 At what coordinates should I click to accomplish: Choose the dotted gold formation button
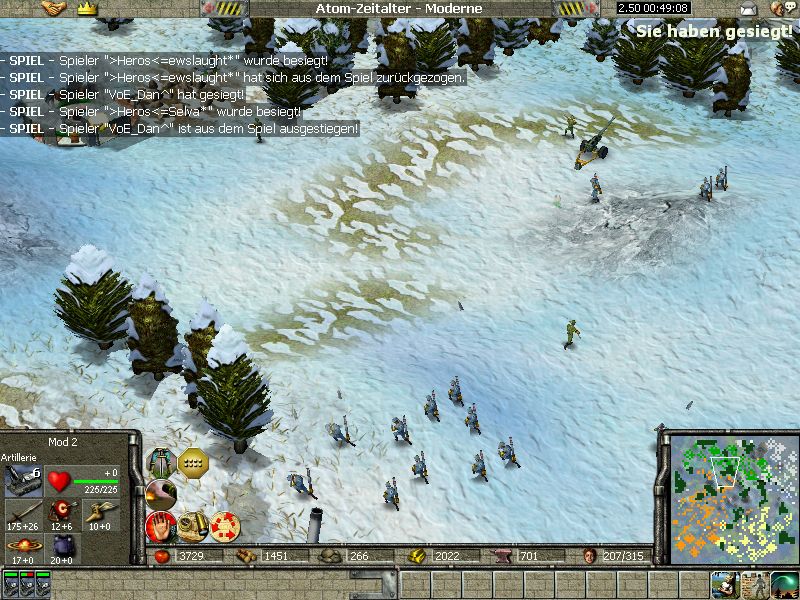[x=191, y=462]
